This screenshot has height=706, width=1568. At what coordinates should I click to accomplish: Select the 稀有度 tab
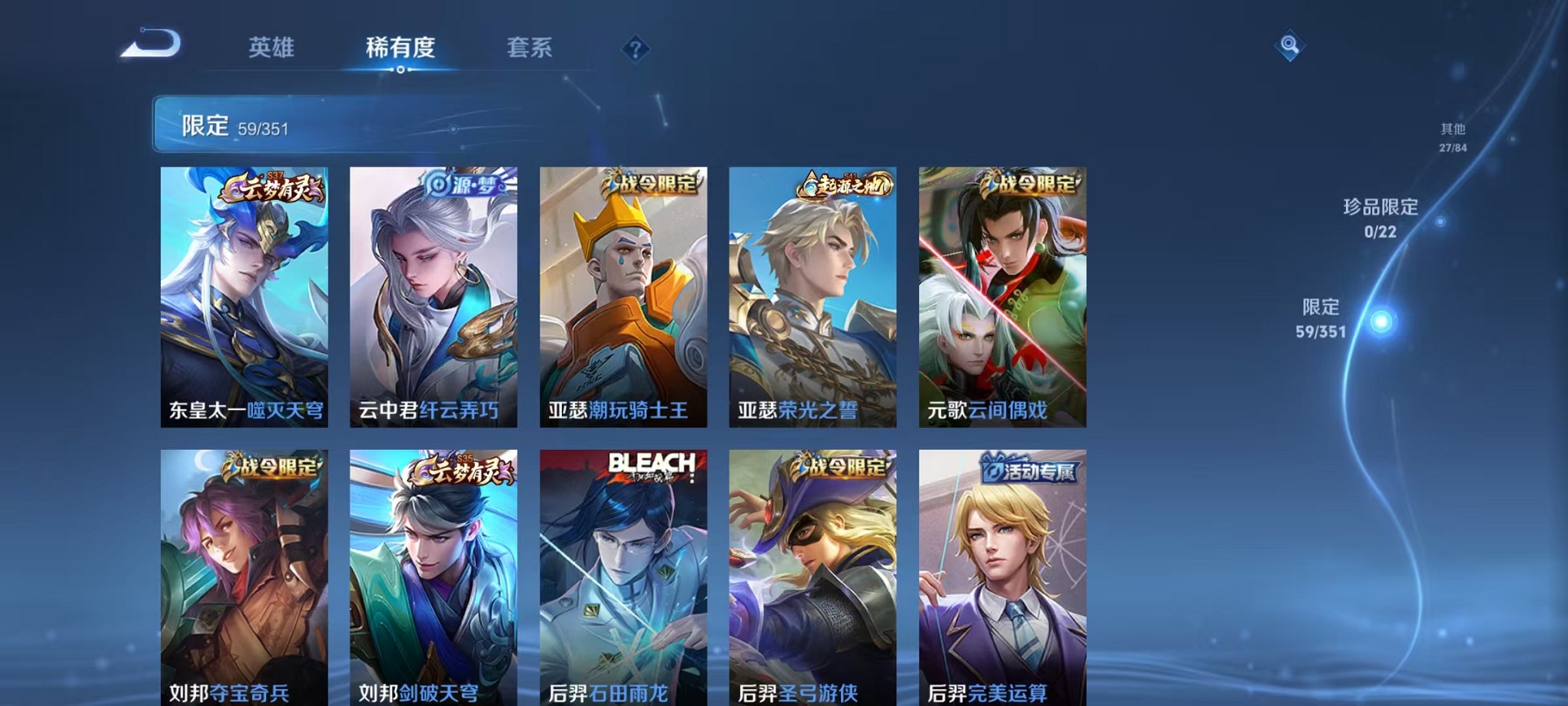coord(401,48)
